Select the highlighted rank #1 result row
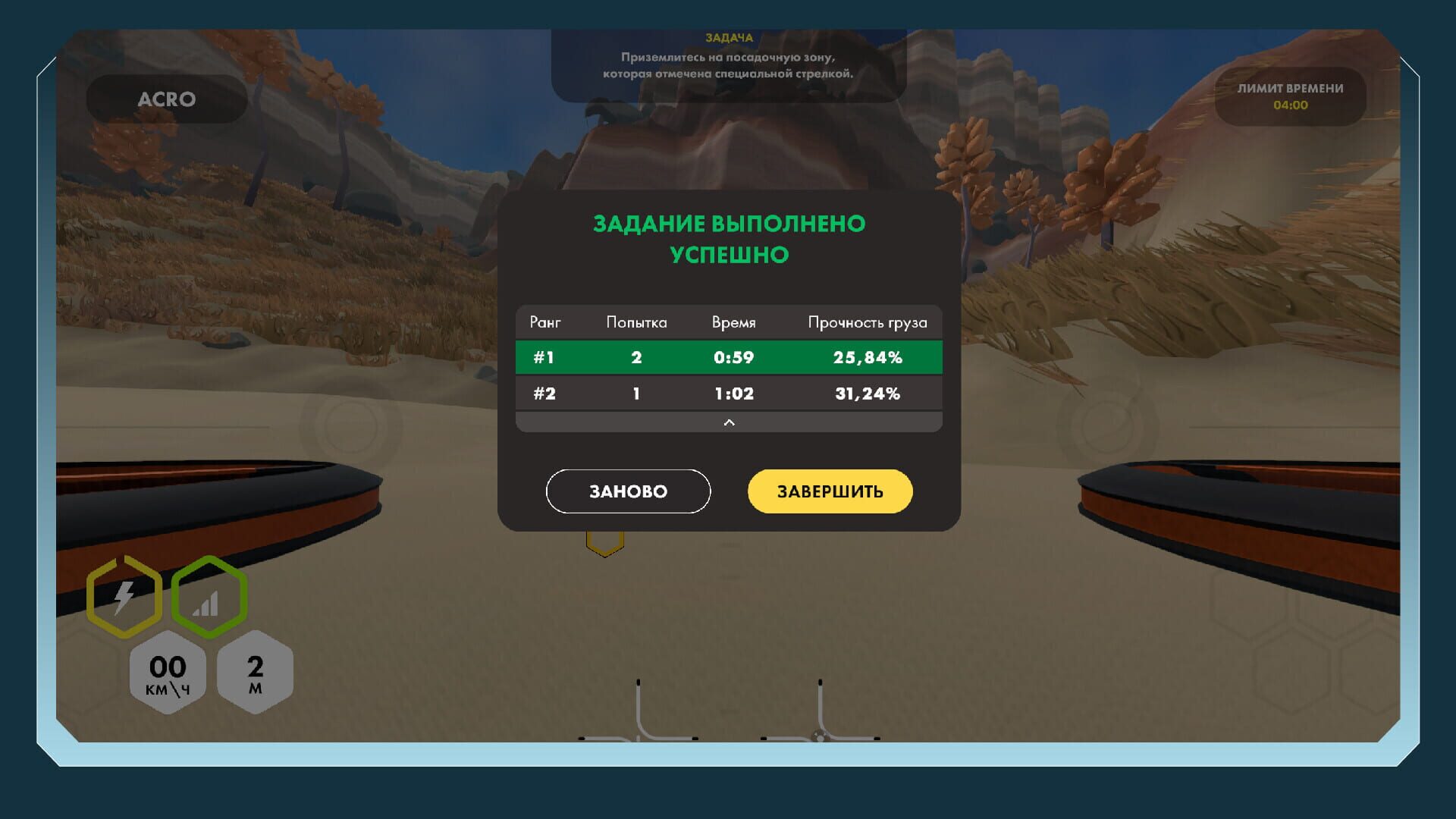 pos(728,356)
